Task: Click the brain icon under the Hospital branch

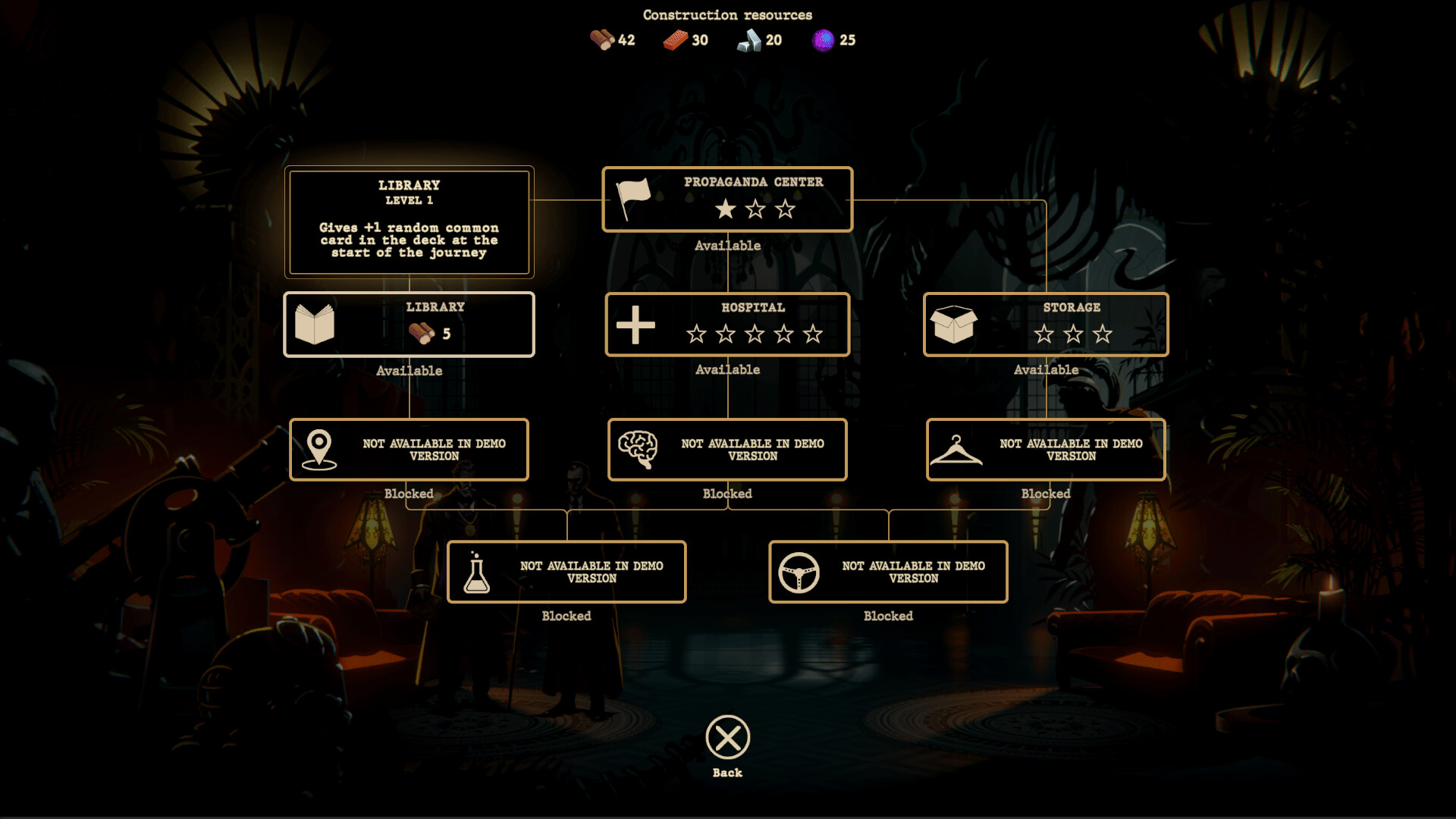Action: [639, 449]
